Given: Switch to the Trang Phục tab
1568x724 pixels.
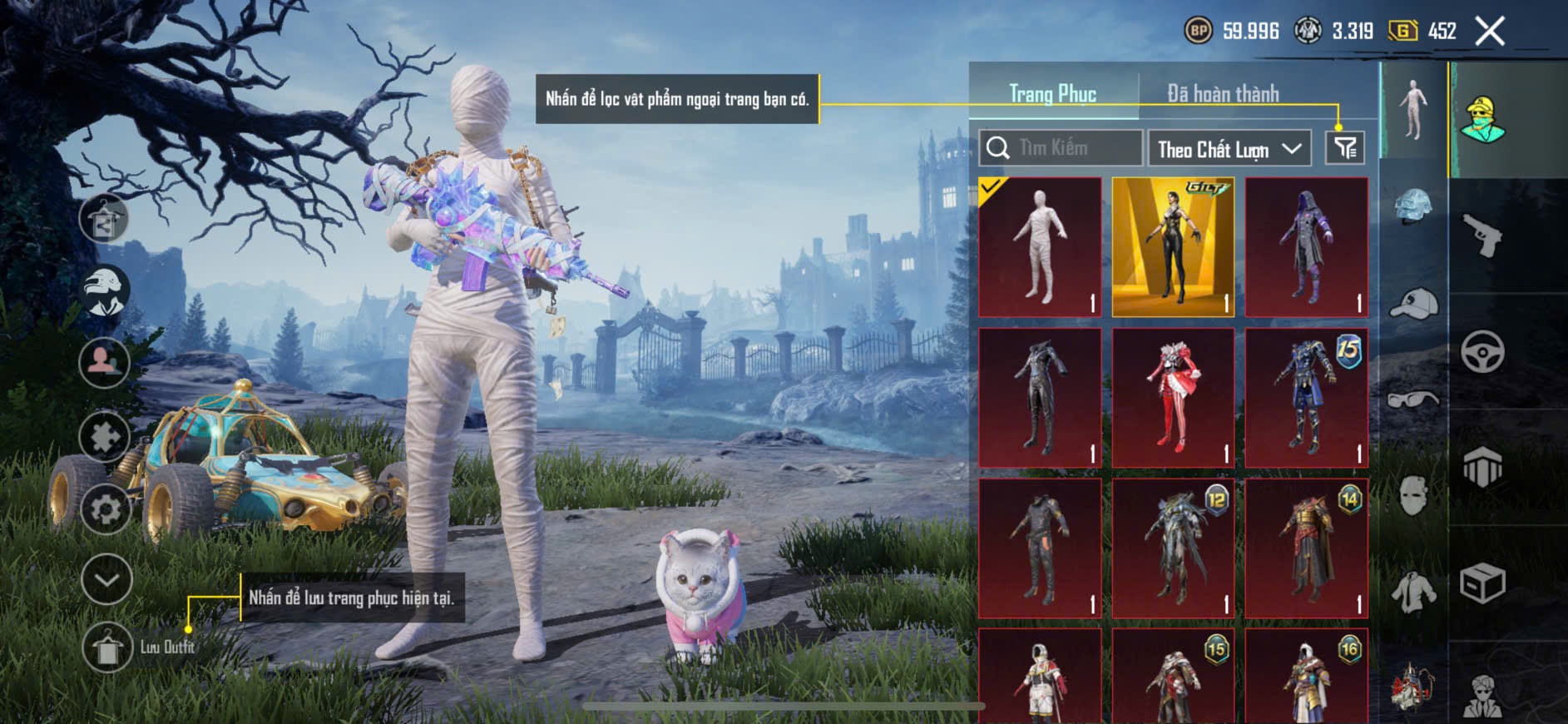Looking at the screenshot, I should (x=1052, y=93).
